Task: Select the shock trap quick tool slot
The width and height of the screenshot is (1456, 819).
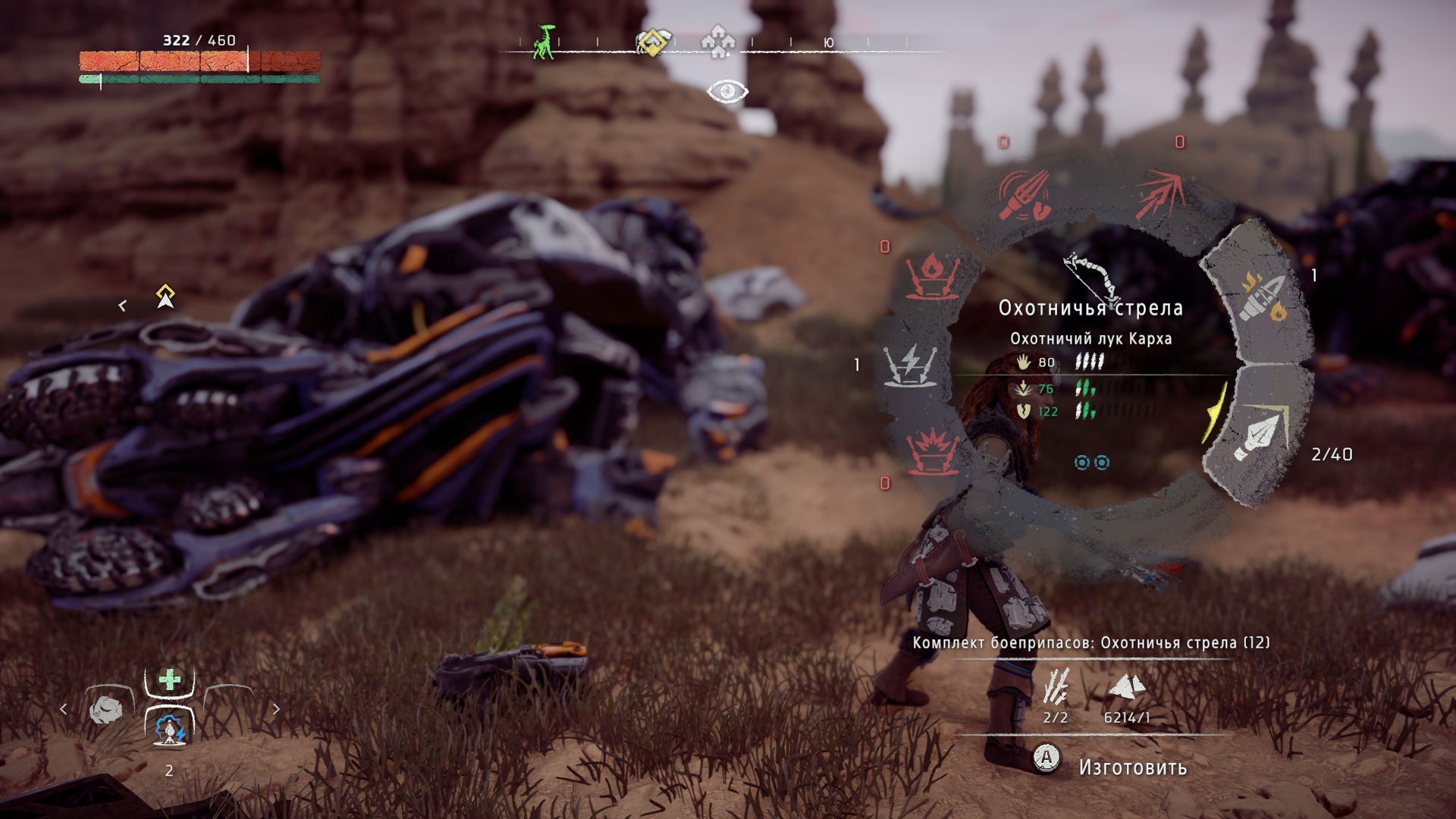Action: click(170, 729)
